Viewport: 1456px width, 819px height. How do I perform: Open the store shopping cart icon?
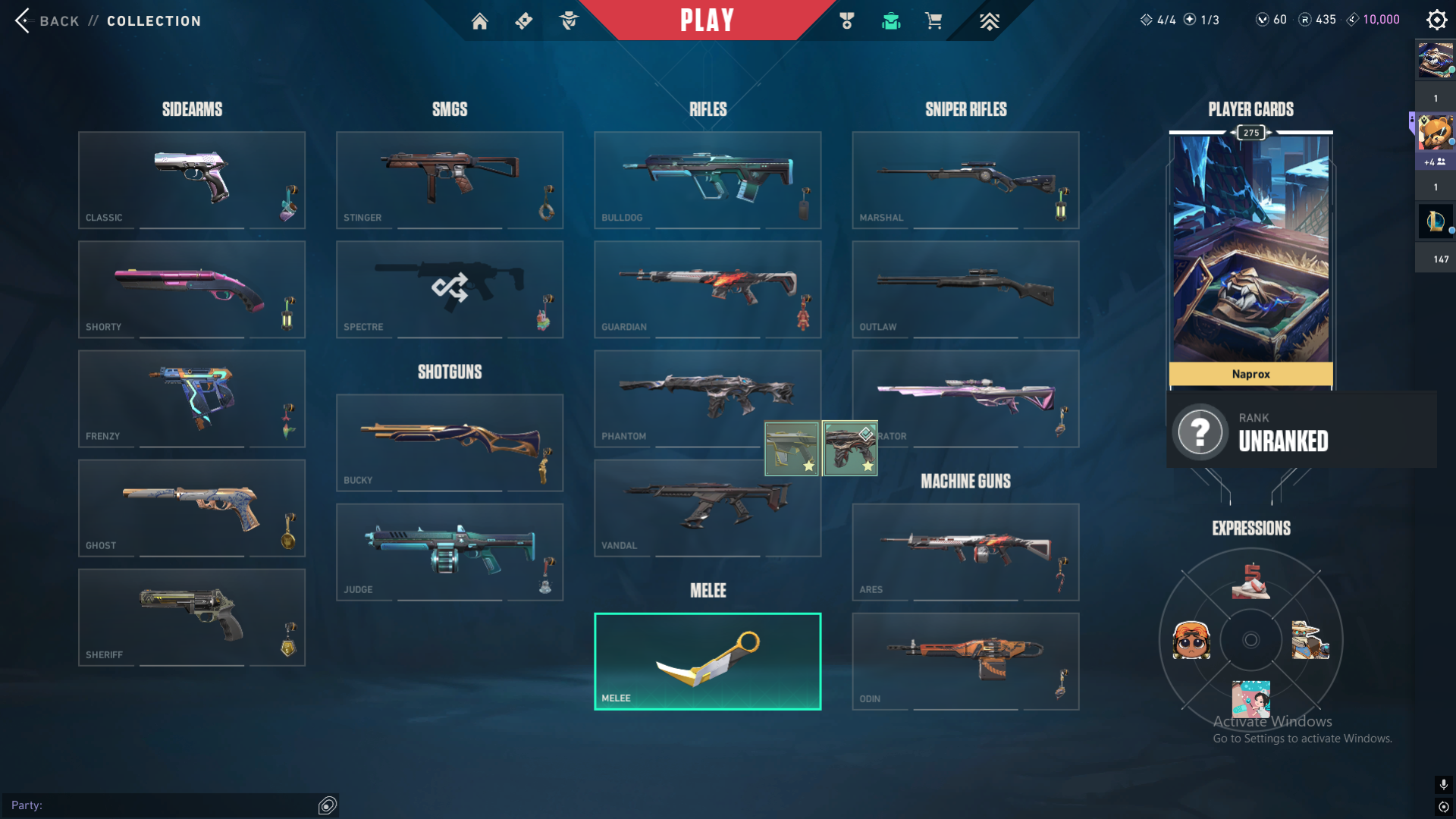click(x=934, y=21)
